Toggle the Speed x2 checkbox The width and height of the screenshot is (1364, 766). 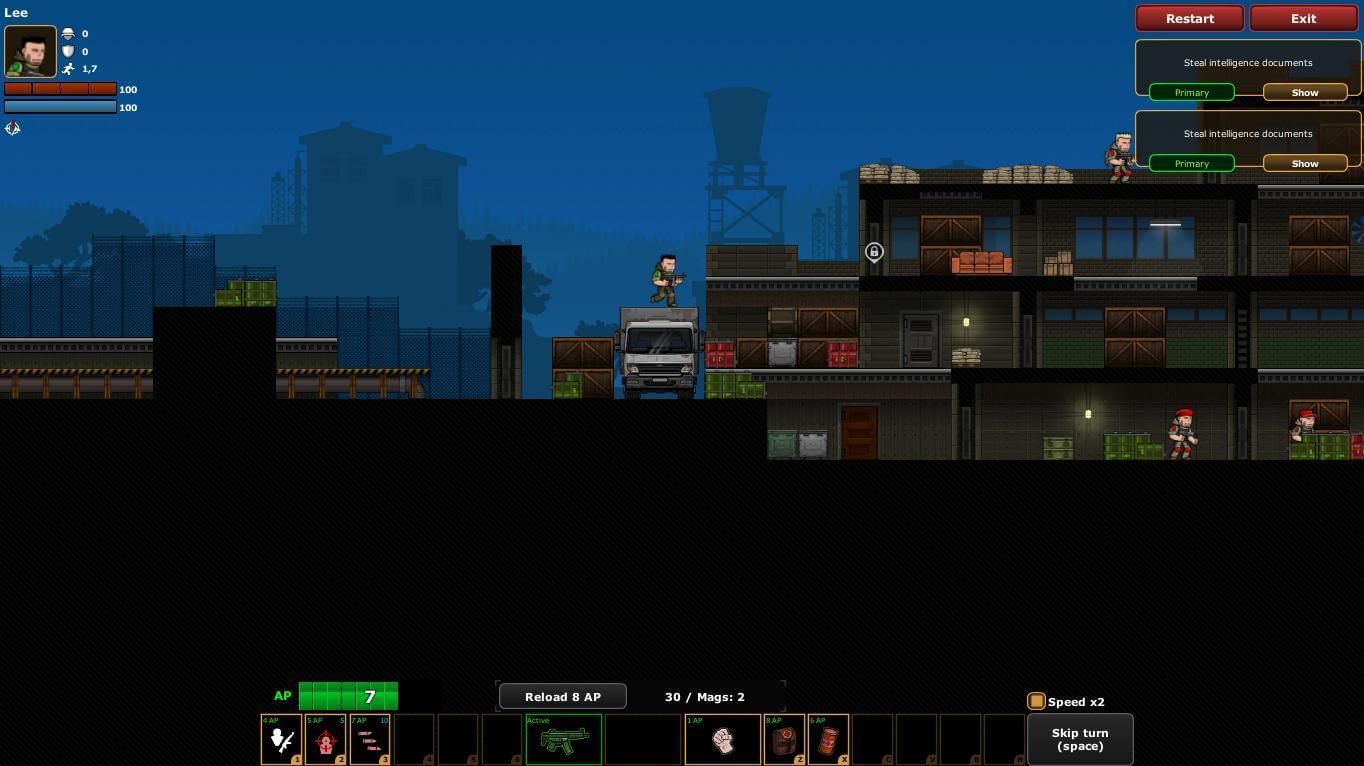click(1036, 701)
